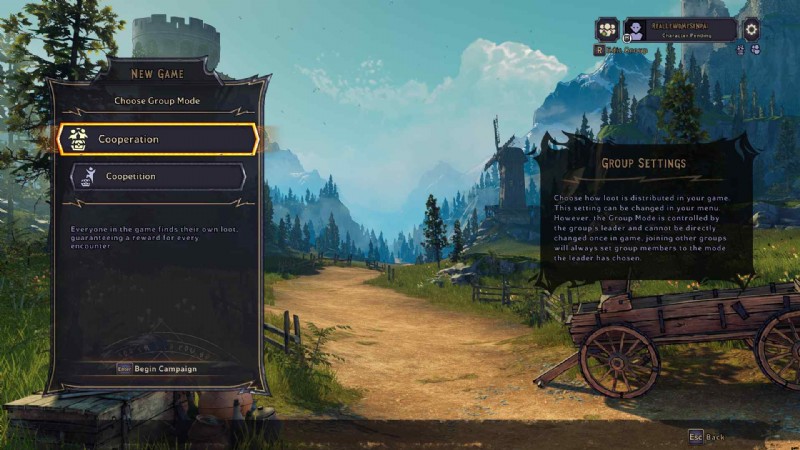Go back to the previous screen
The image size is (800, 450).
point(706,437)
